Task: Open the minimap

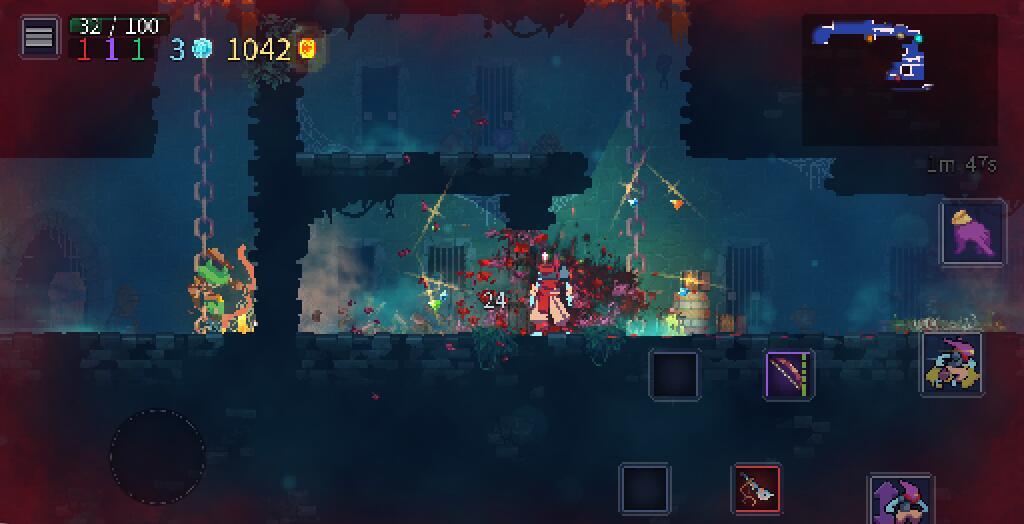Action: click(899, 79)
